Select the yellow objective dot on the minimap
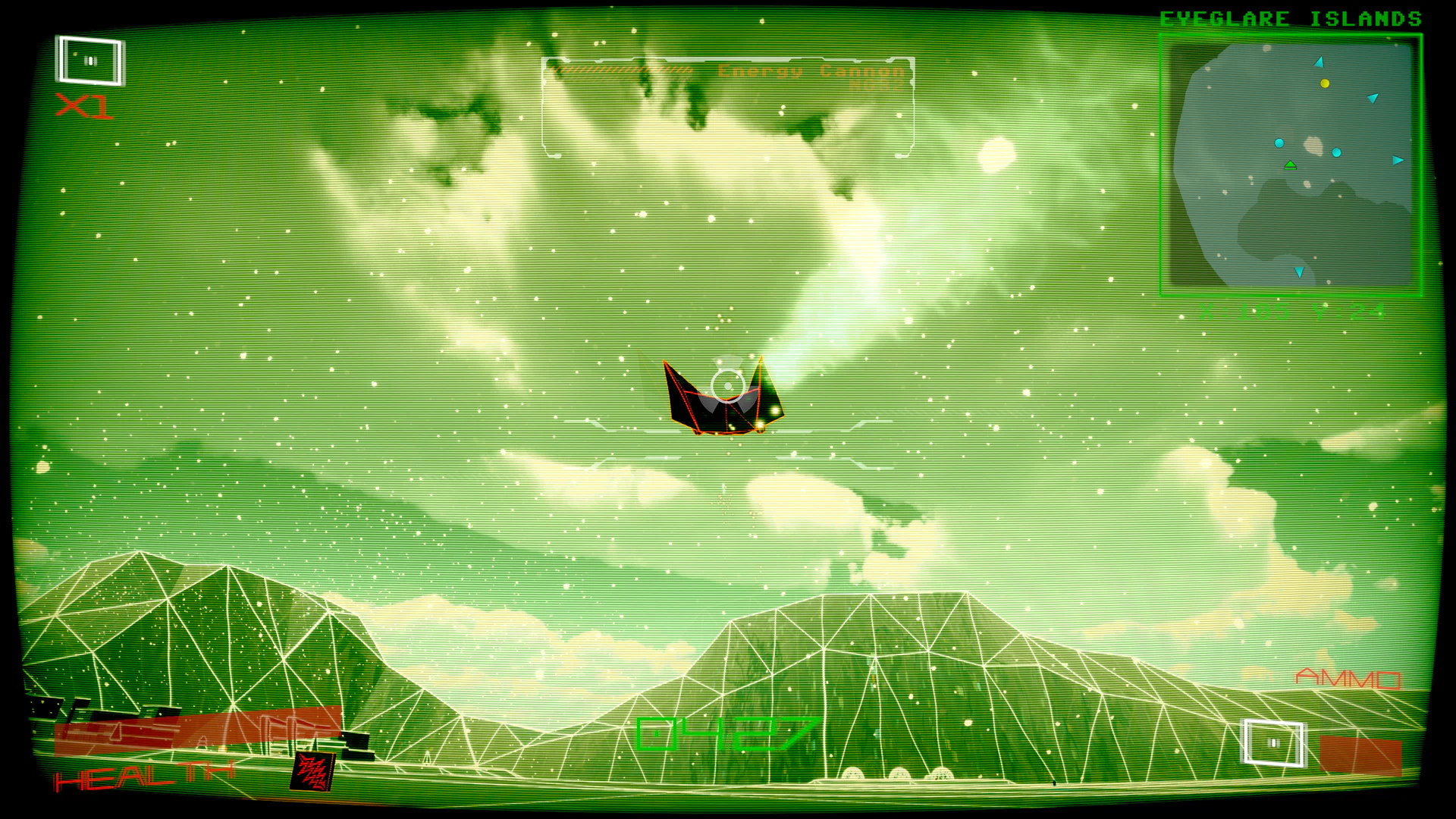Image resolution: width=1456 pixels, height=819 pixels. (1324, 83)
